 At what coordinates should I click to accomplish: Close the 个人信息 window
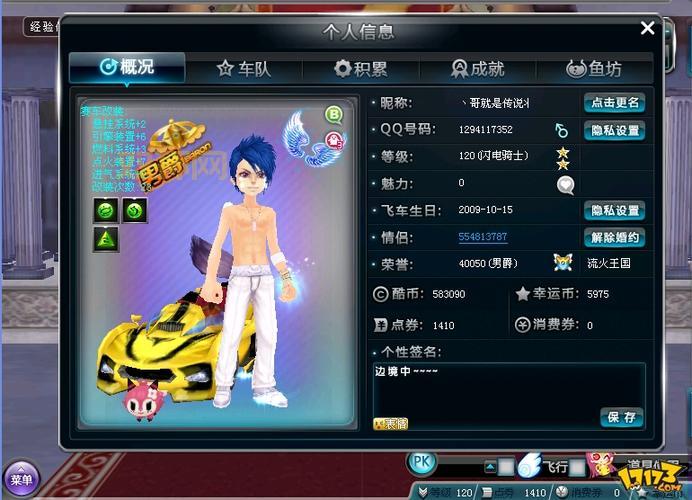point(647,29)
